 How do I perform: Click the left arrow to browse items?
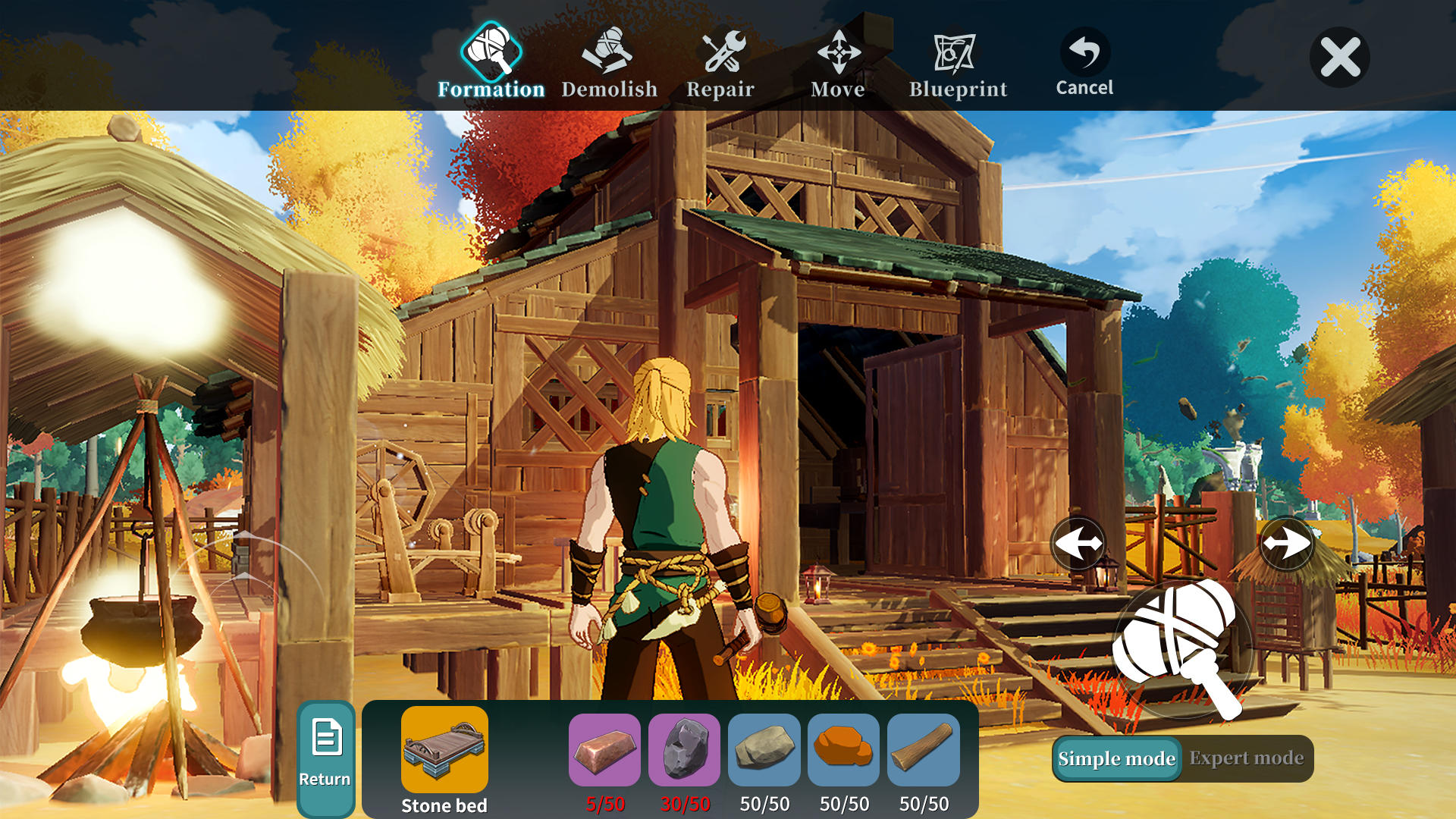[x=1078, y=542]
